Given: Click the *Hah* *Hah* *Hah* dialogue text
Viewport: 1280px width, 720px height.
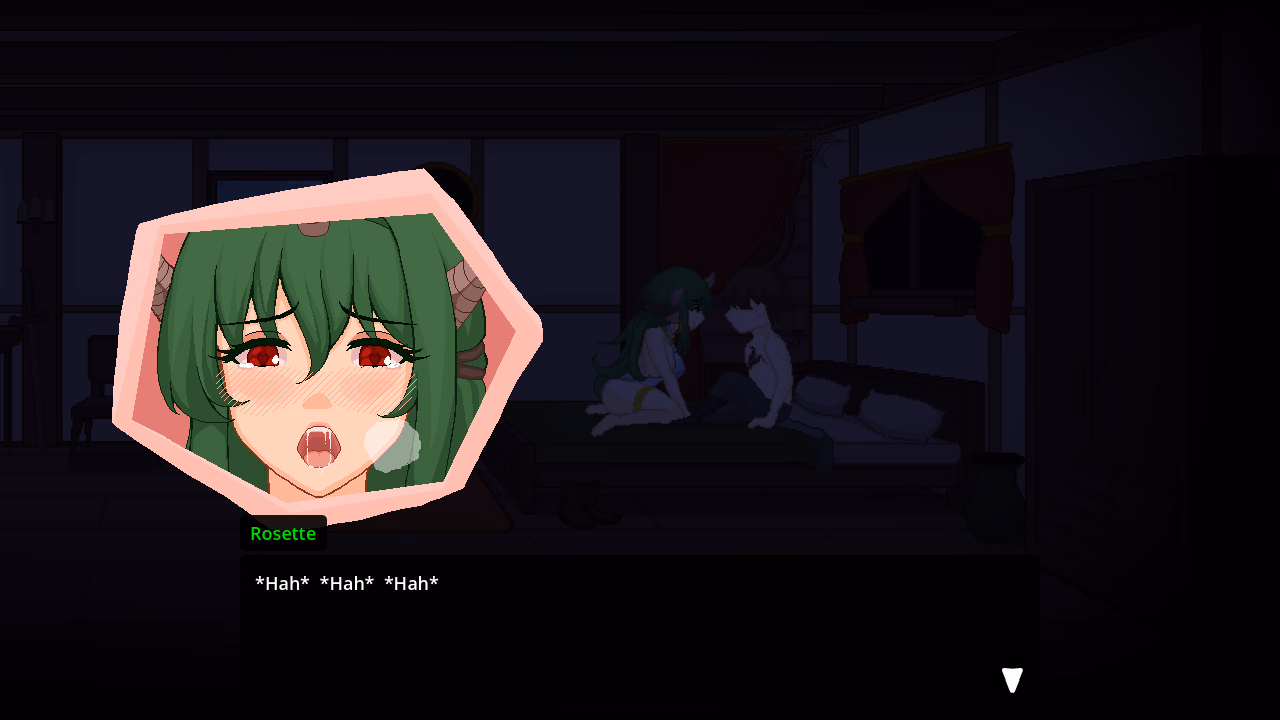Looking at the screenshot, I should point(346,582).
